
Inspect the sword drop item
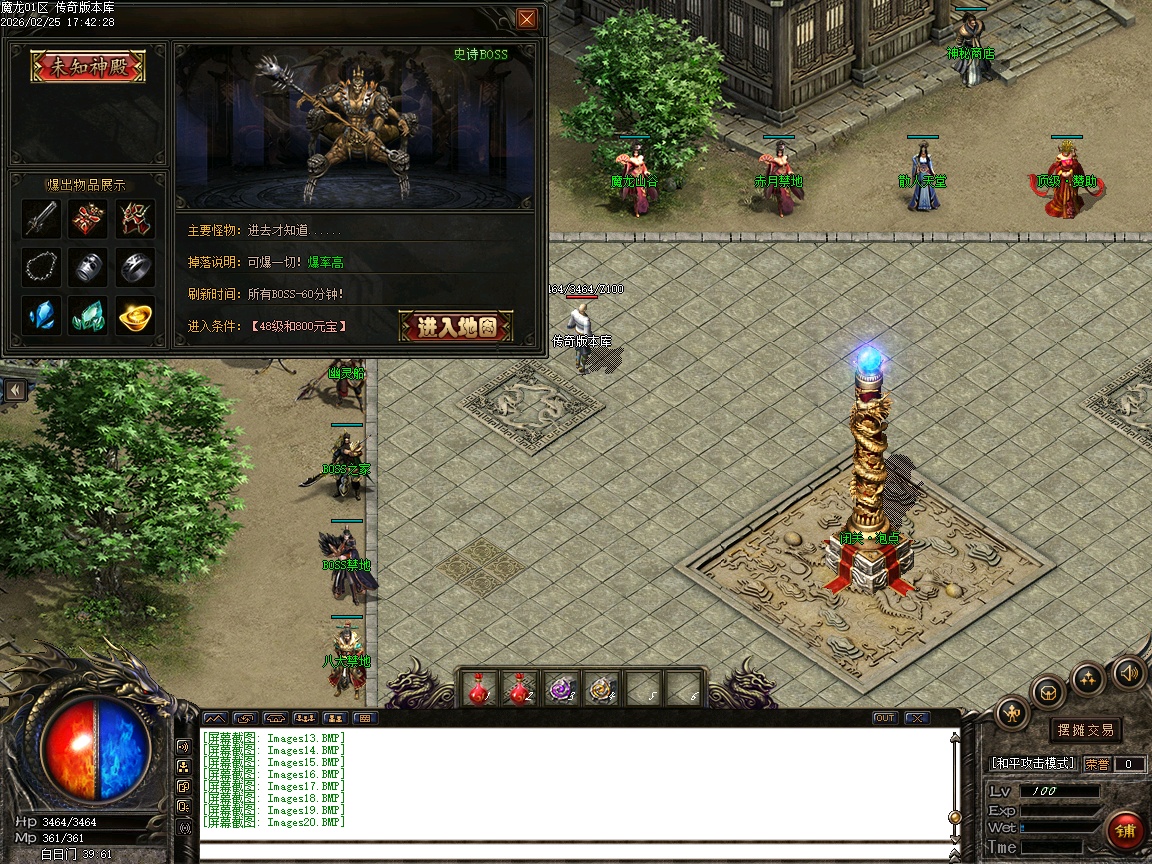41,218
